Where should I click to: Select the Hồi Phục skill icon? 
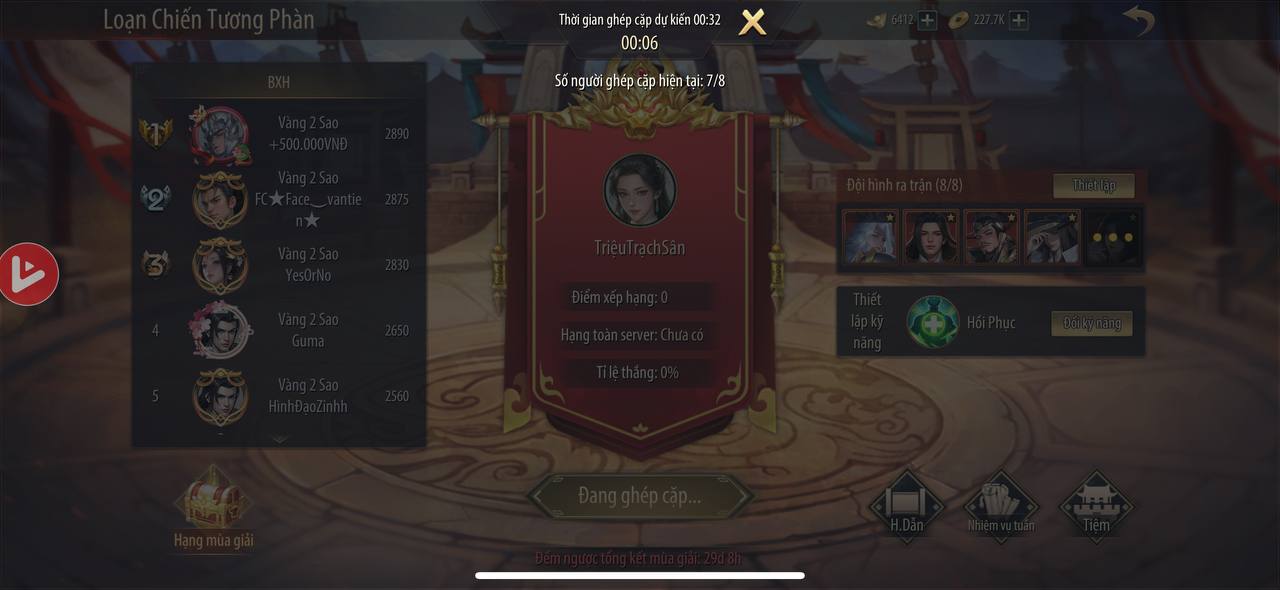(932, 323)
